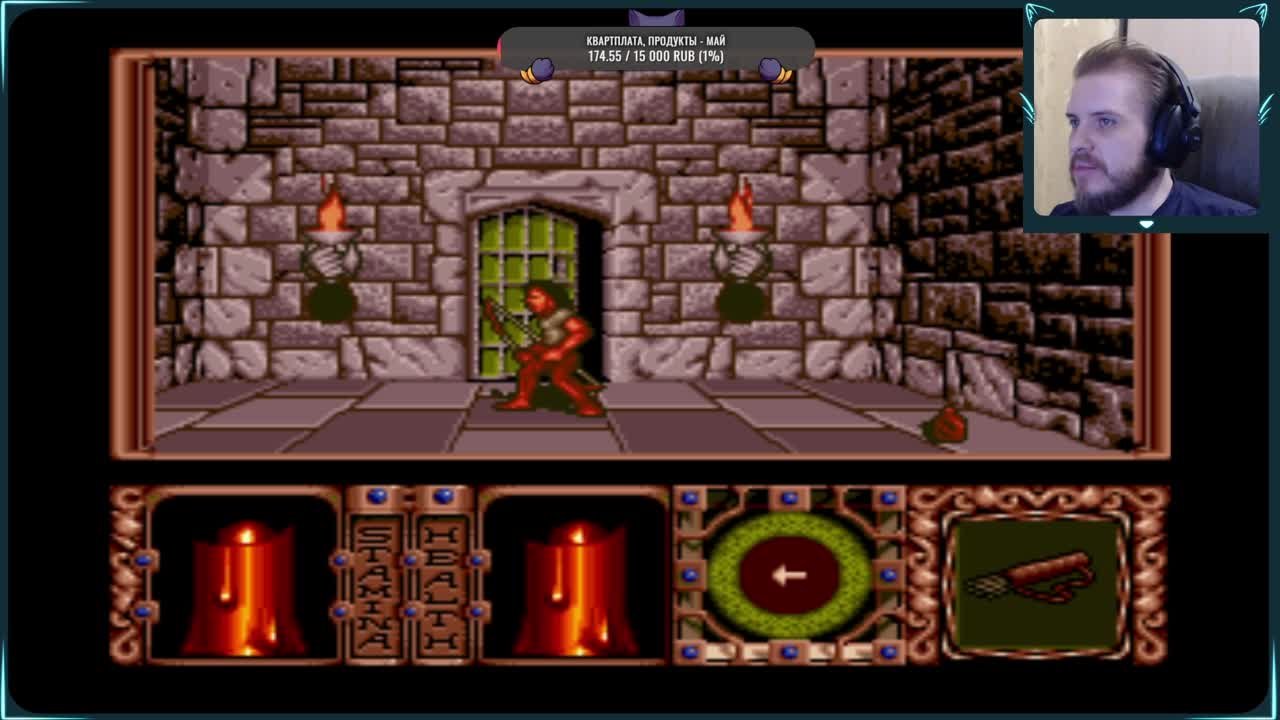Click the left arrow in the green ring
This screenshot has height=720, width=1280.
tap(790, 575)
